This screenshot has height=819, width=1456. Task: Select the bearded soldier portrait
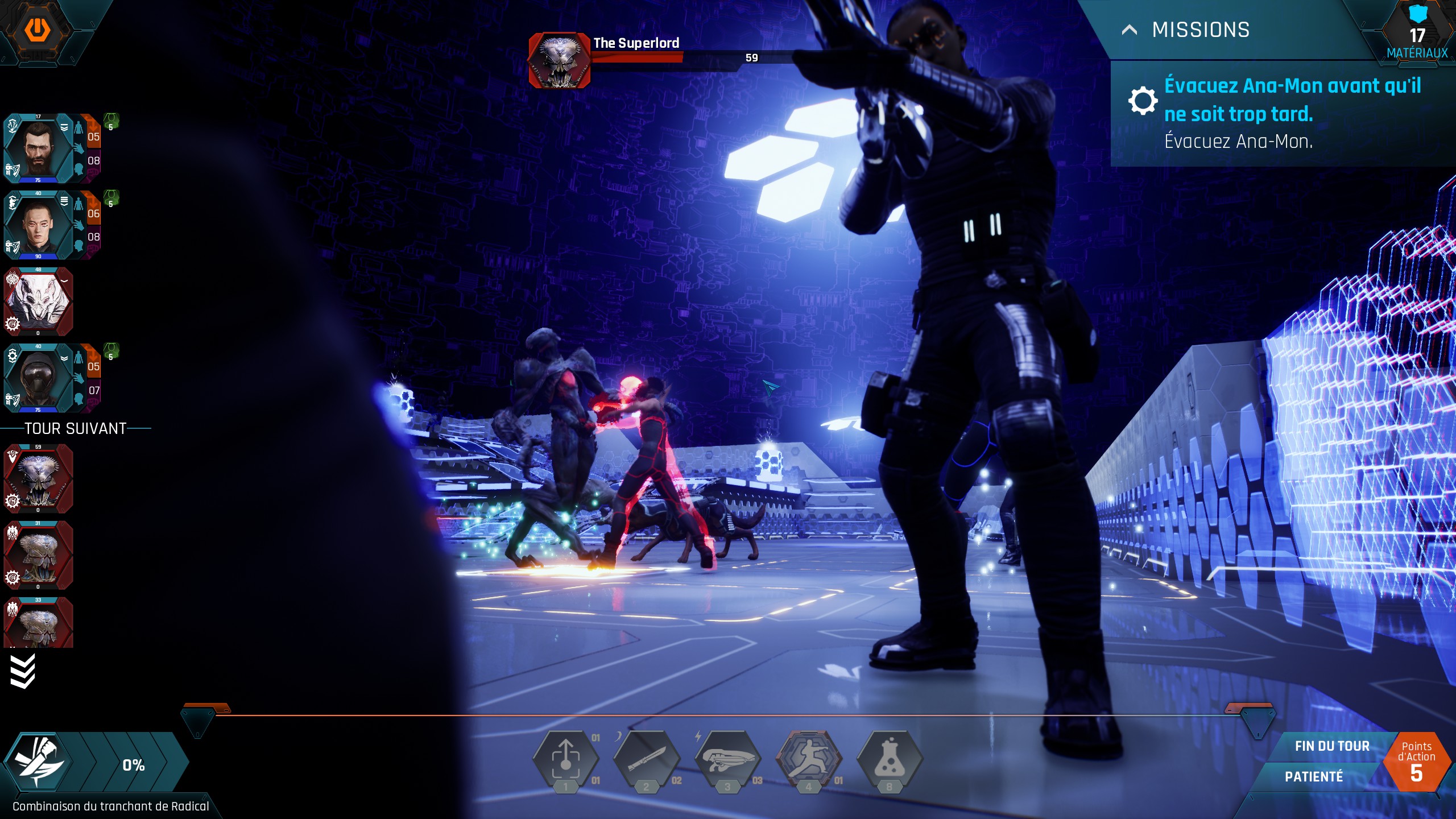pyautogui.click(x=39, y=149)
